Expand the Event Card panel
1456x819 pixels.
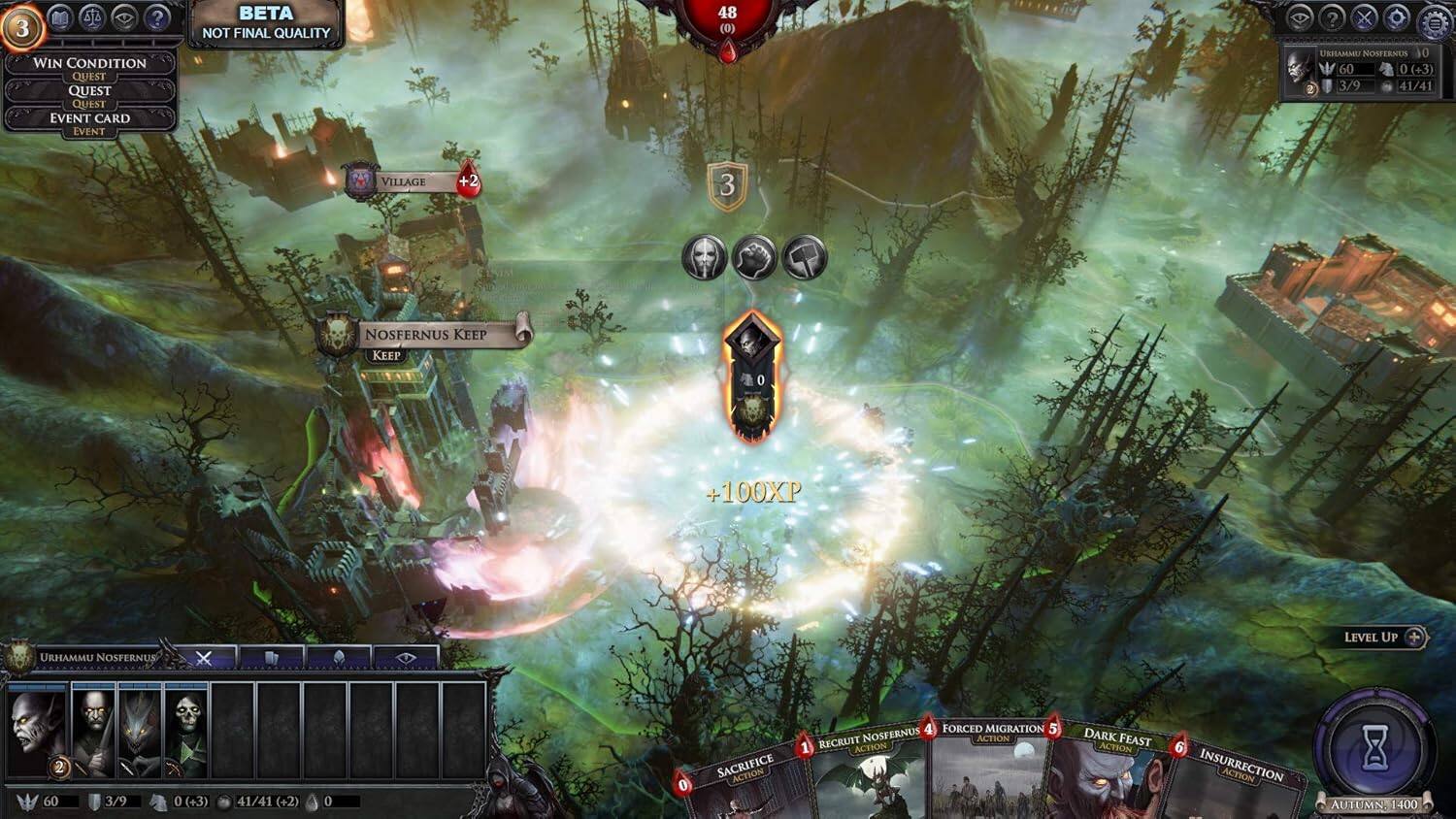click(90, 116)
